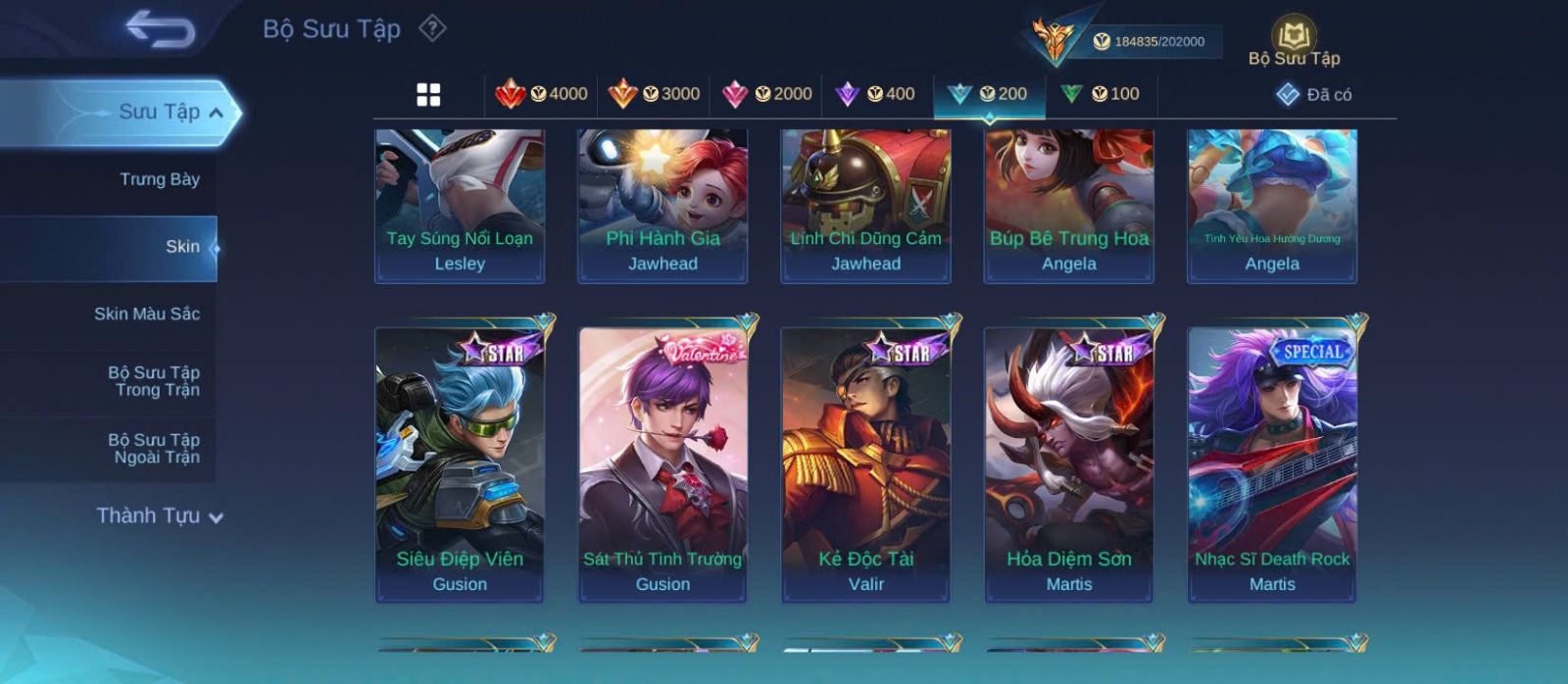This screenshot has width=1568, height=684.
Task: Open the collection help question mark
Action: (432, 28)
